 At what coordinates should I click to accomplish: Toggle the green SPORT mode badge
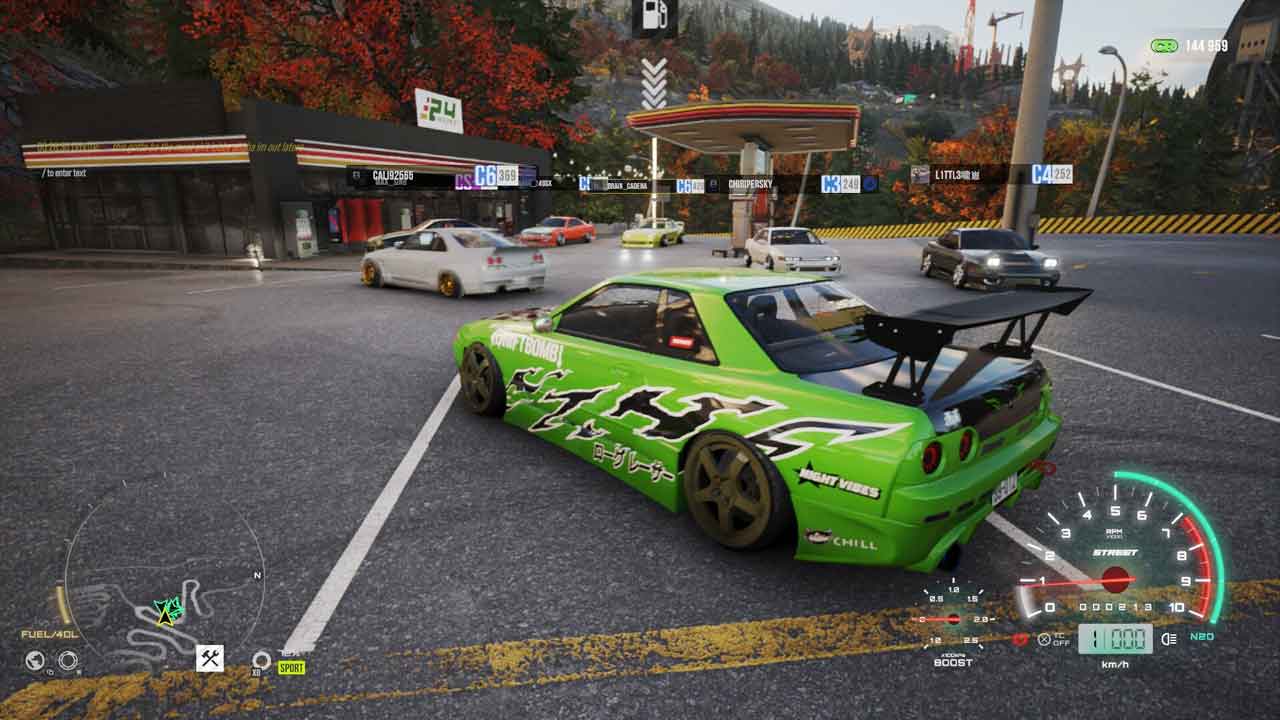pyautogui.click(x=291, y=667)
